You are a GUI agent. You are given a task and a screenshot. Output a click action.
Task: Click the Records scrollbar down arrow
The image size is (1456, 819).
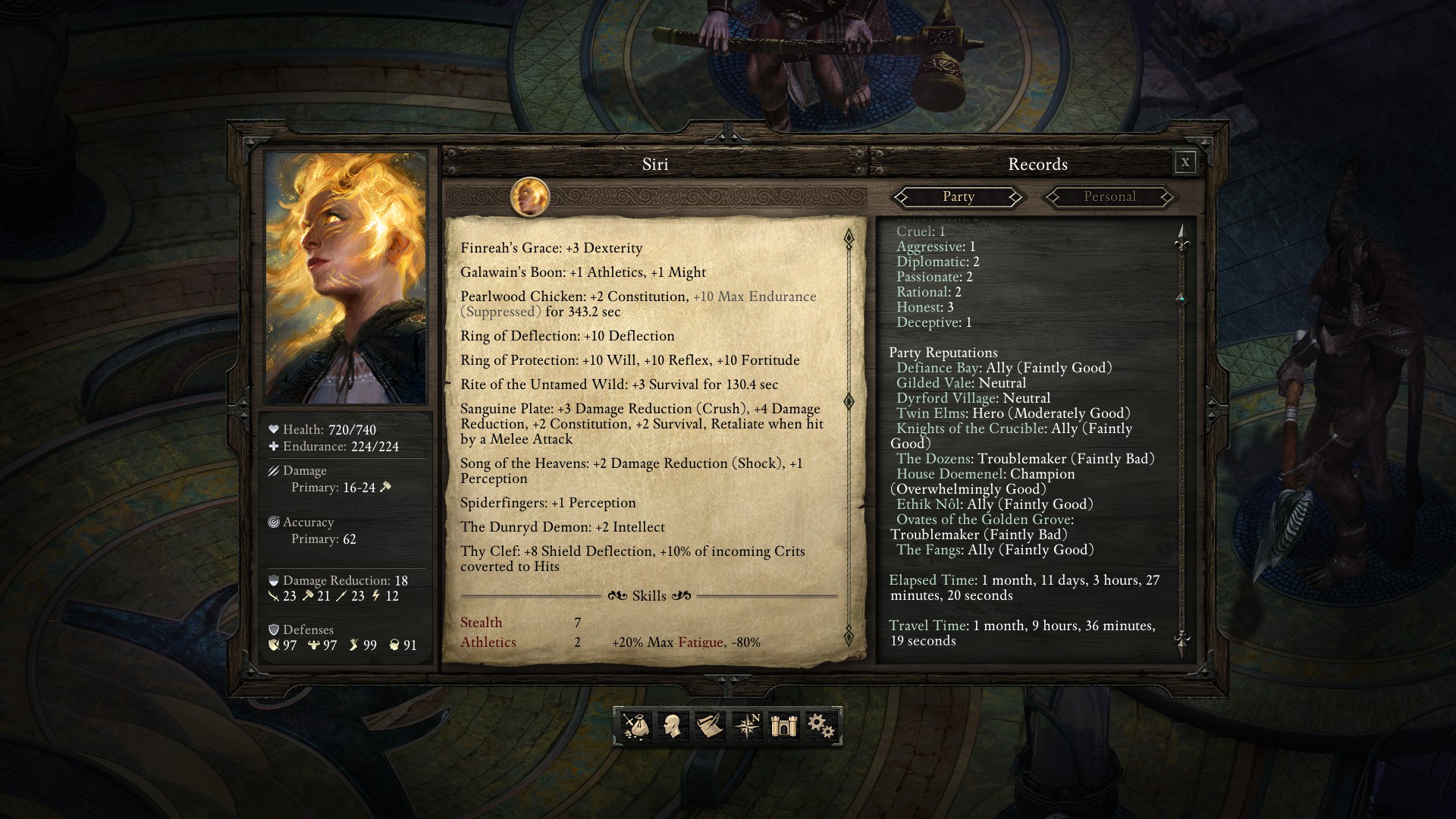1181,640
